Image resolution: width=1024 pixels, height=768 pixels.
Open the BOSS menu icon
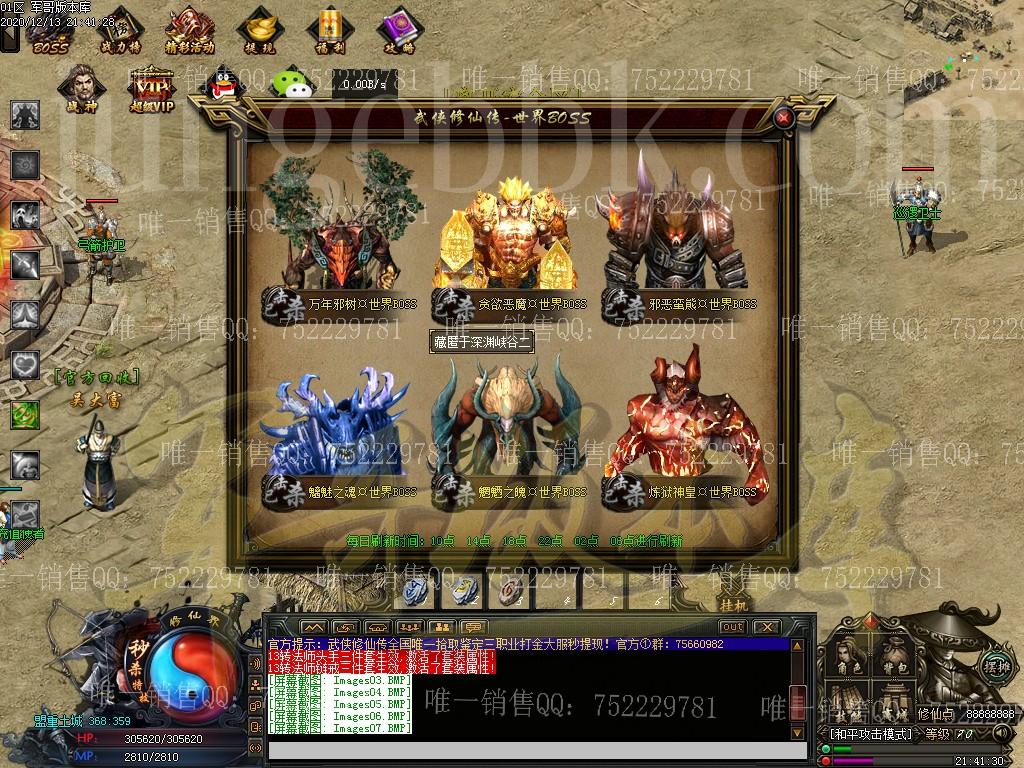pos(48,30)
